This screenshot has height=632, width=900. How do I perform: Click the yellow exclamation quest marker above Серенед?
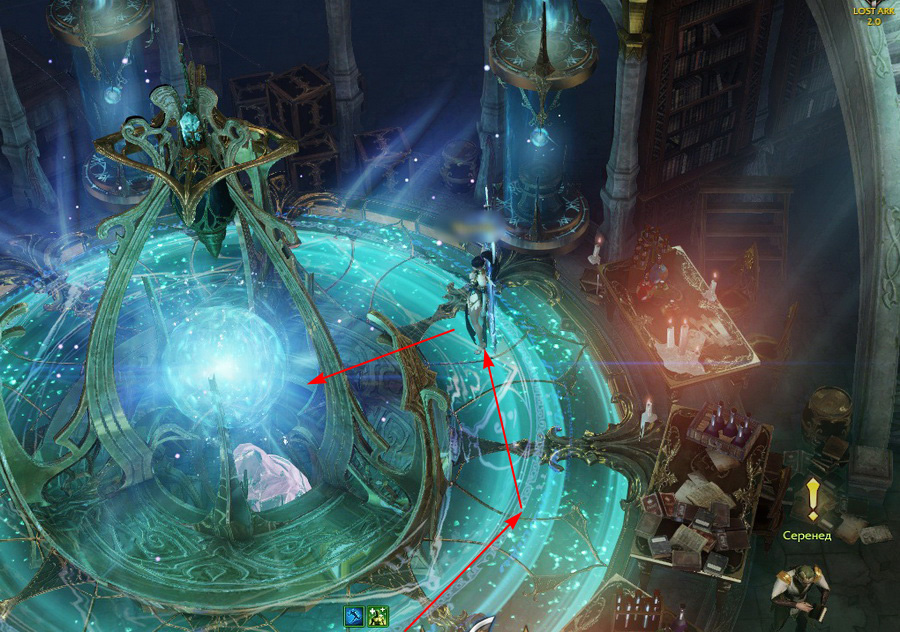[814, 498]
